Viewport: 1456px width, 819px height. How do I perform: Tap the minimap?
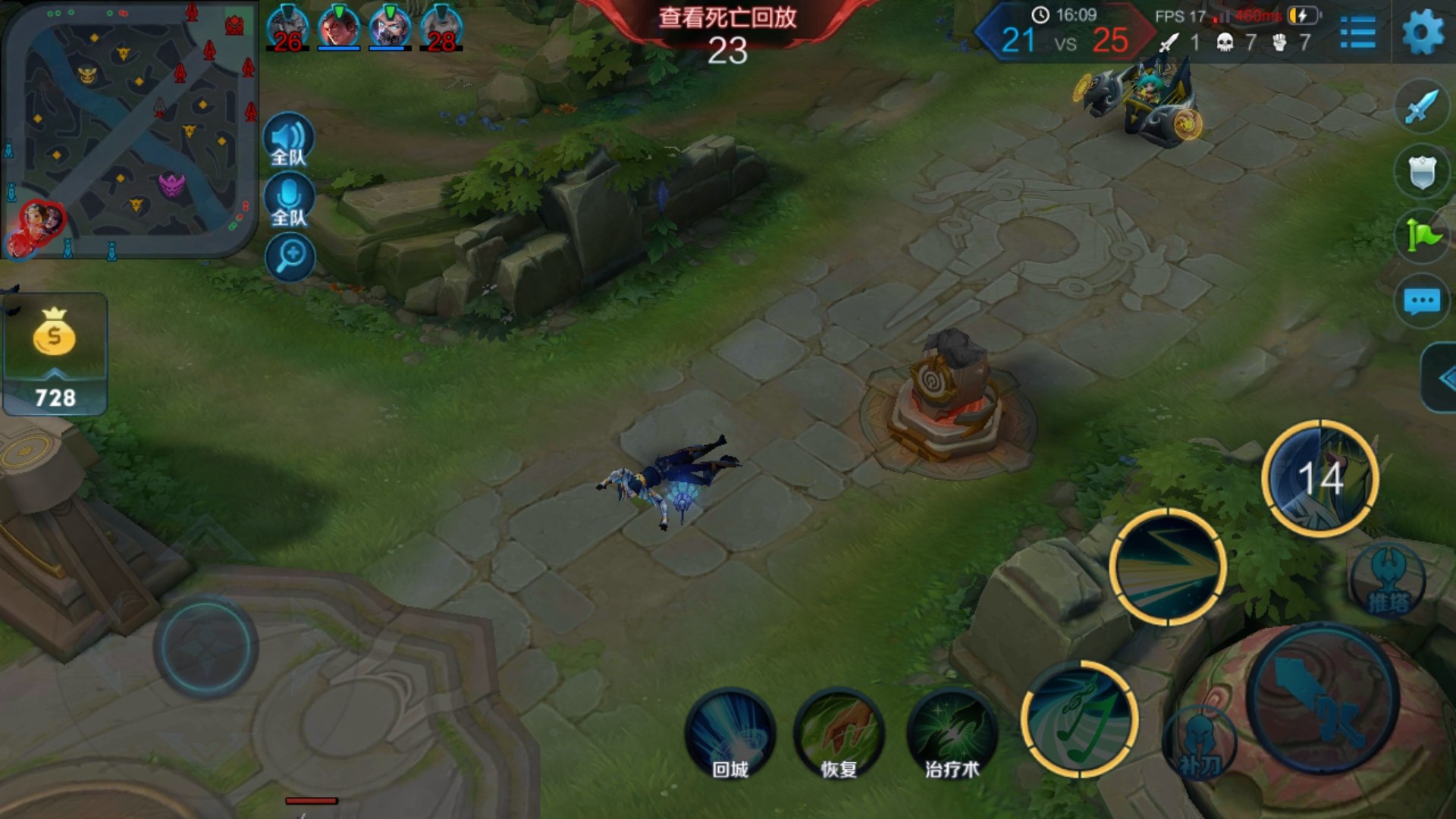pos(129,129)
